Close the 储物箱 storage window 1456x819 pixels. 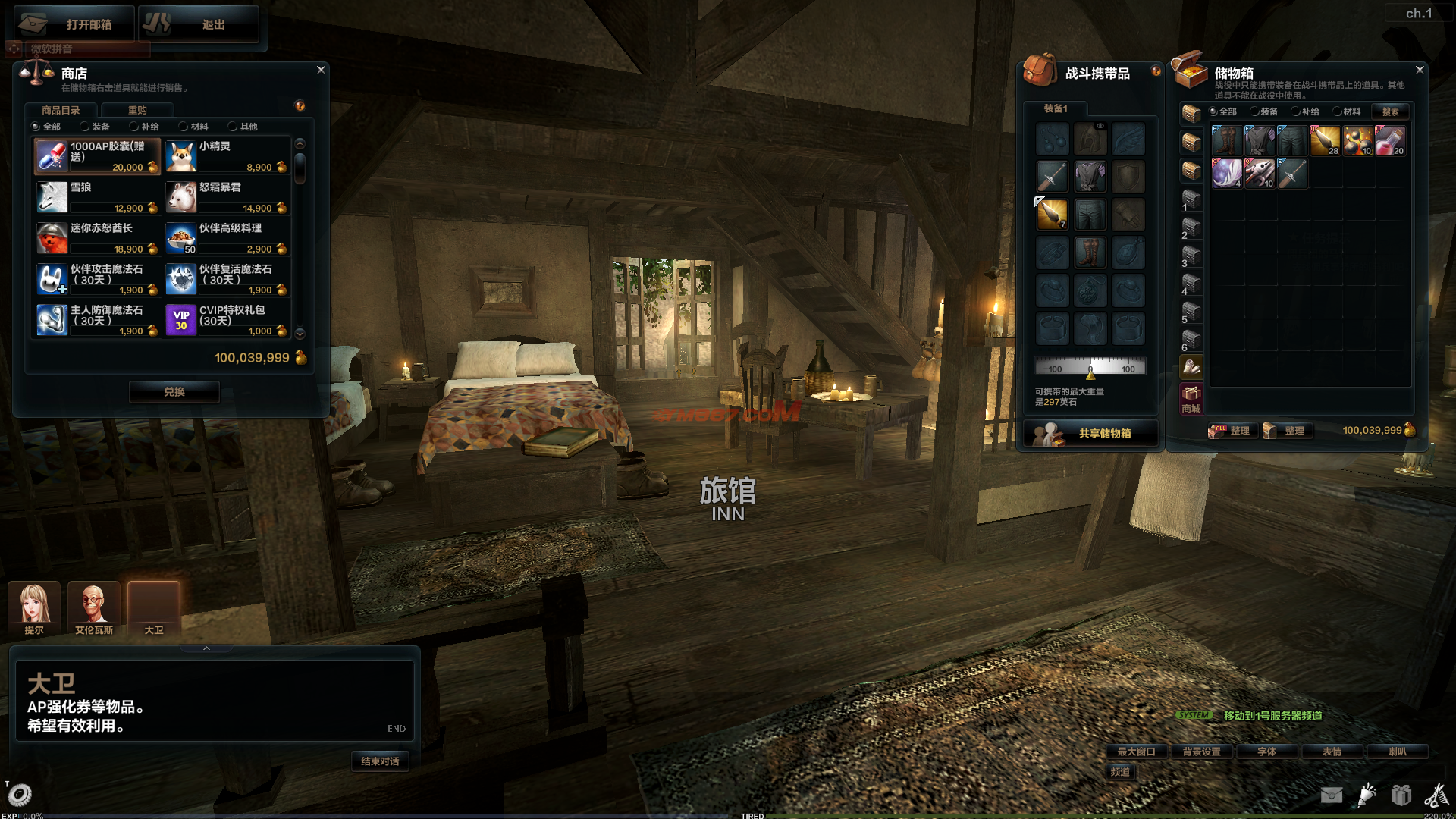pyautogui.click(x=1420, y=70)
